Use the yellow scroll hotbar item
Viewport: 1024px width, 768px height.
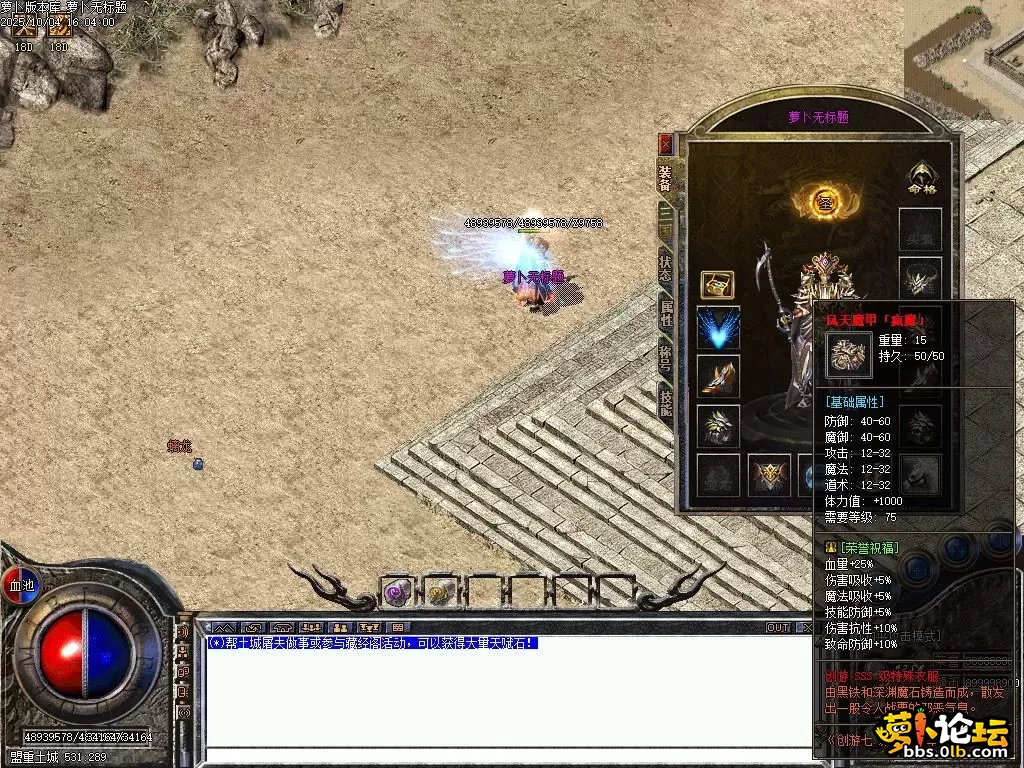pos(439,593)
